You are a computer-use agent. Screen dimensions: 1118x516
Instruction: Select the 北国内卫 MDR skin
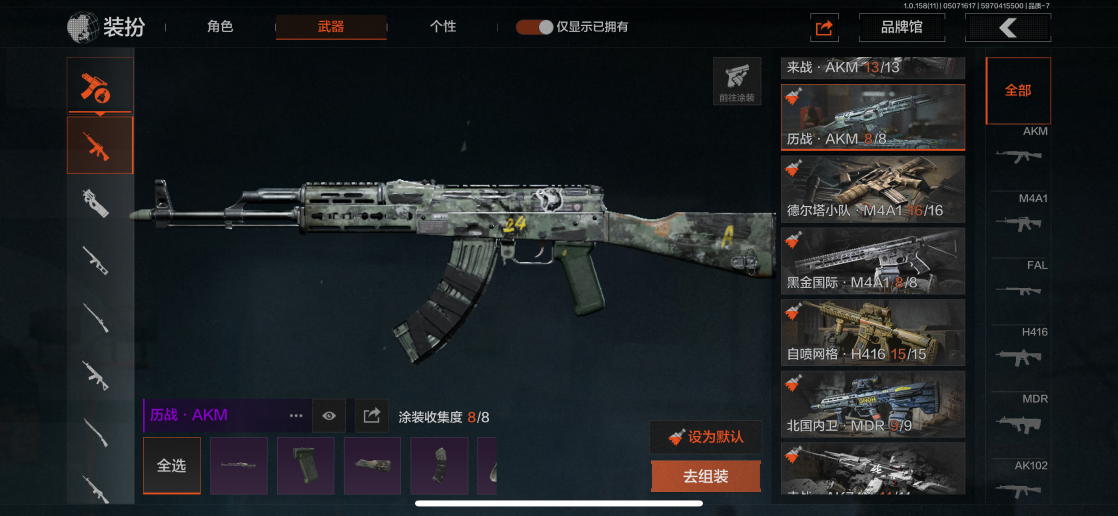[x=873, y=404]
